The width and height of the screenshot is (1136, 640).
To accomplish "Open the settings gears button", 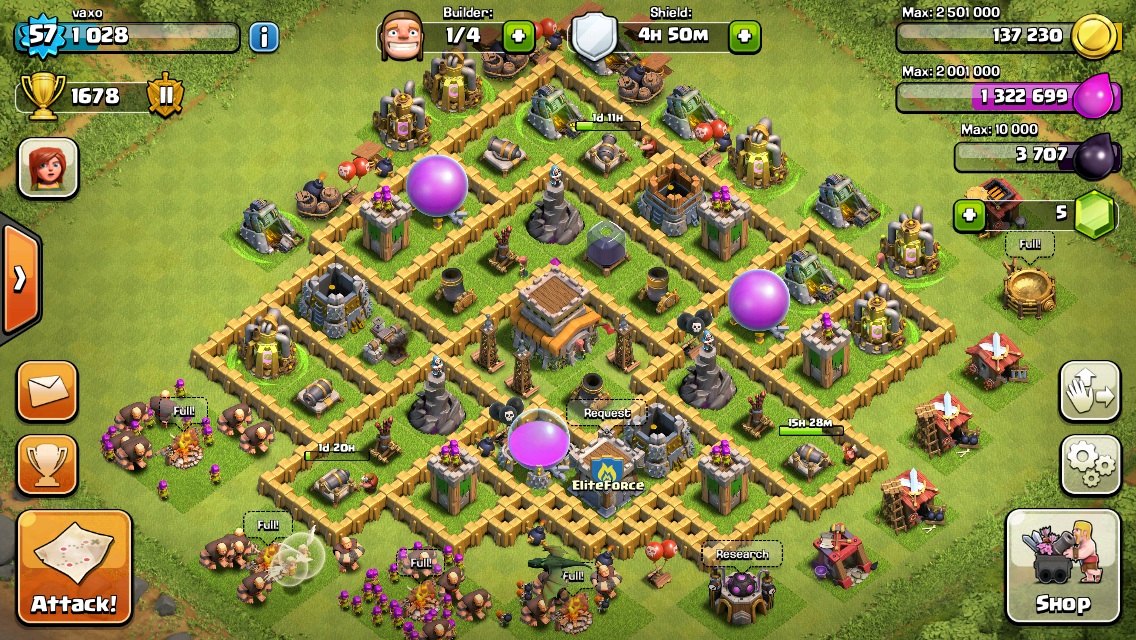I will [1090, 465].
